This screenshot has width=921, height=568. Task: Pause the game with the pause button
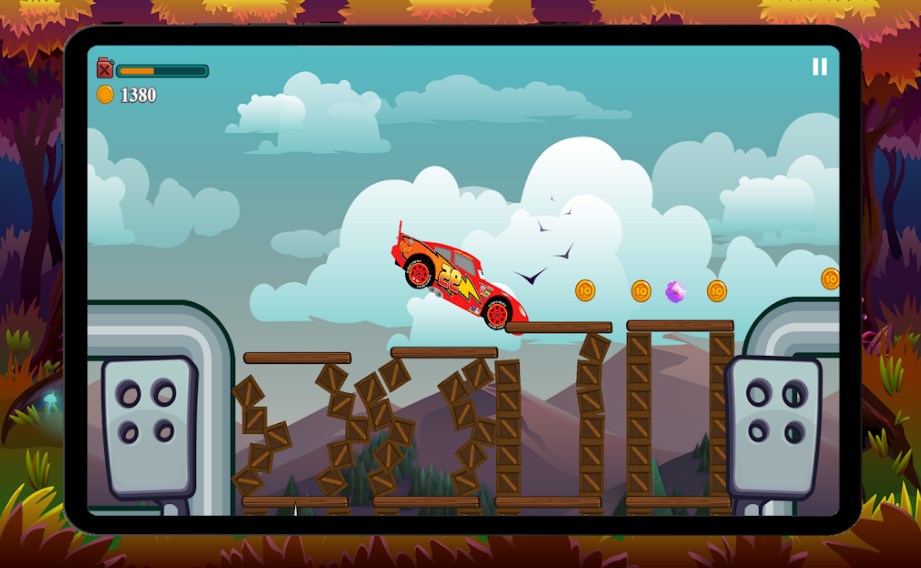click(x=819, y=67)
